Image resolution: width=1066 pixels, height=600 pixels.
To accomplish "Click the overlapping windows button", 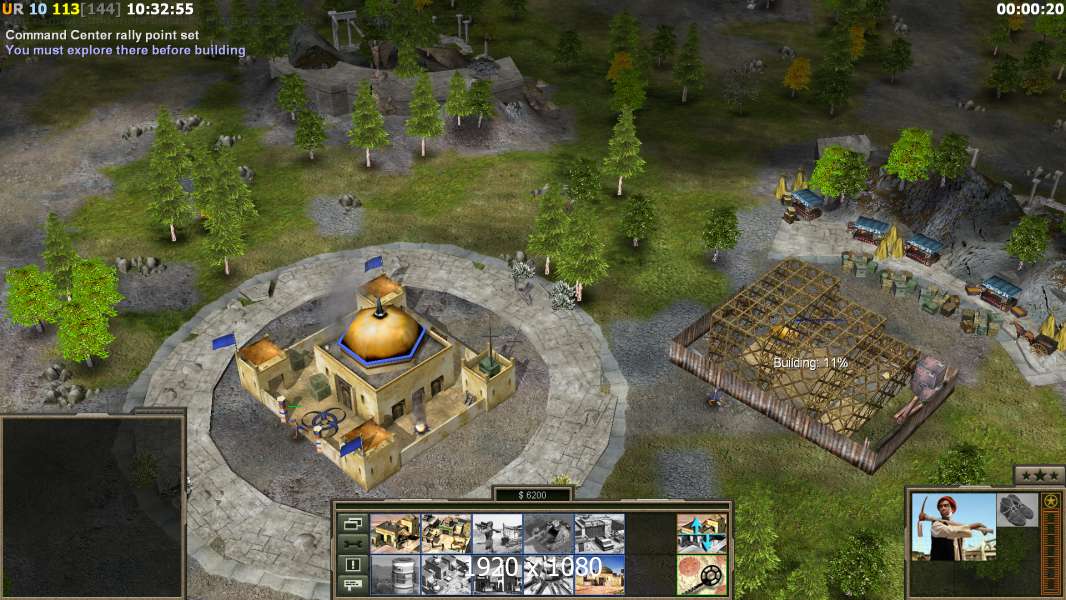I will click(x=351, y=523).
